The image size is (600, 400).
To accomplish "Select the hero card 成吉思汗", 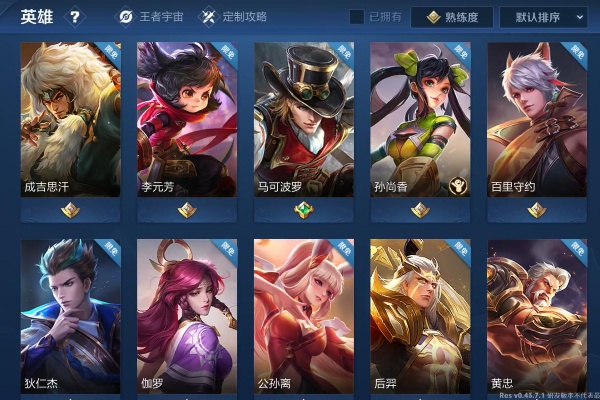I will point(70,120).
